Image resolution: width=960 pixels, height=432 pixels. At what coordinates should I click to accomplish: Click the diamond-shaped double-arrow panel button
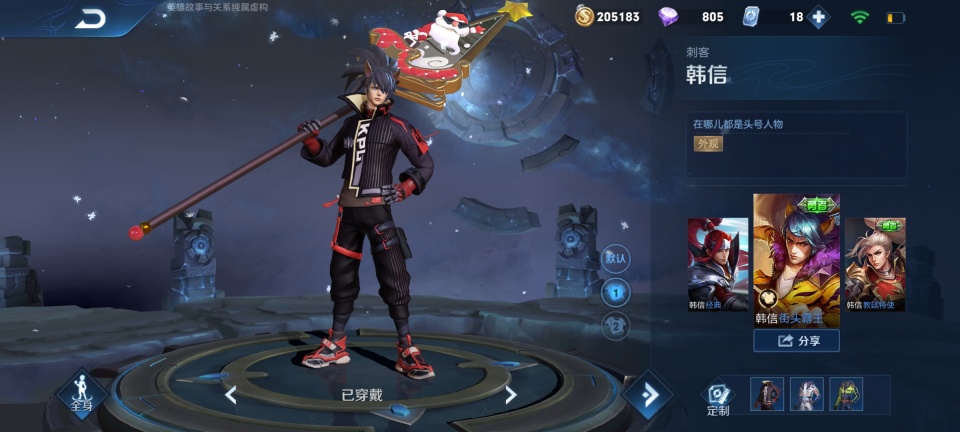pyautogui.click(x=649, y=396)
